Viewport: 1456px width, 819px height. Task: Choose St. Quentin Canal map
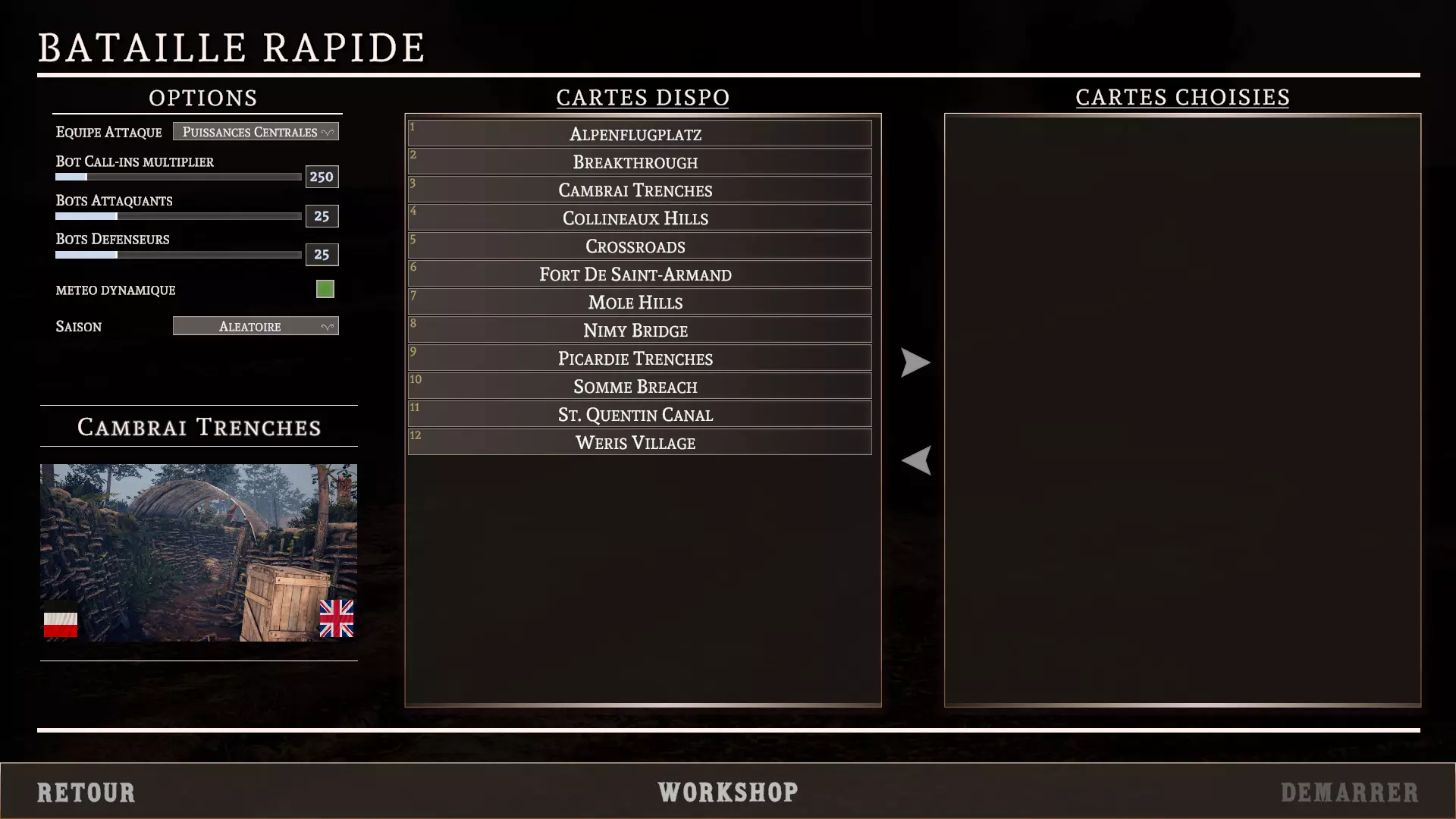(x=639, y=415)
